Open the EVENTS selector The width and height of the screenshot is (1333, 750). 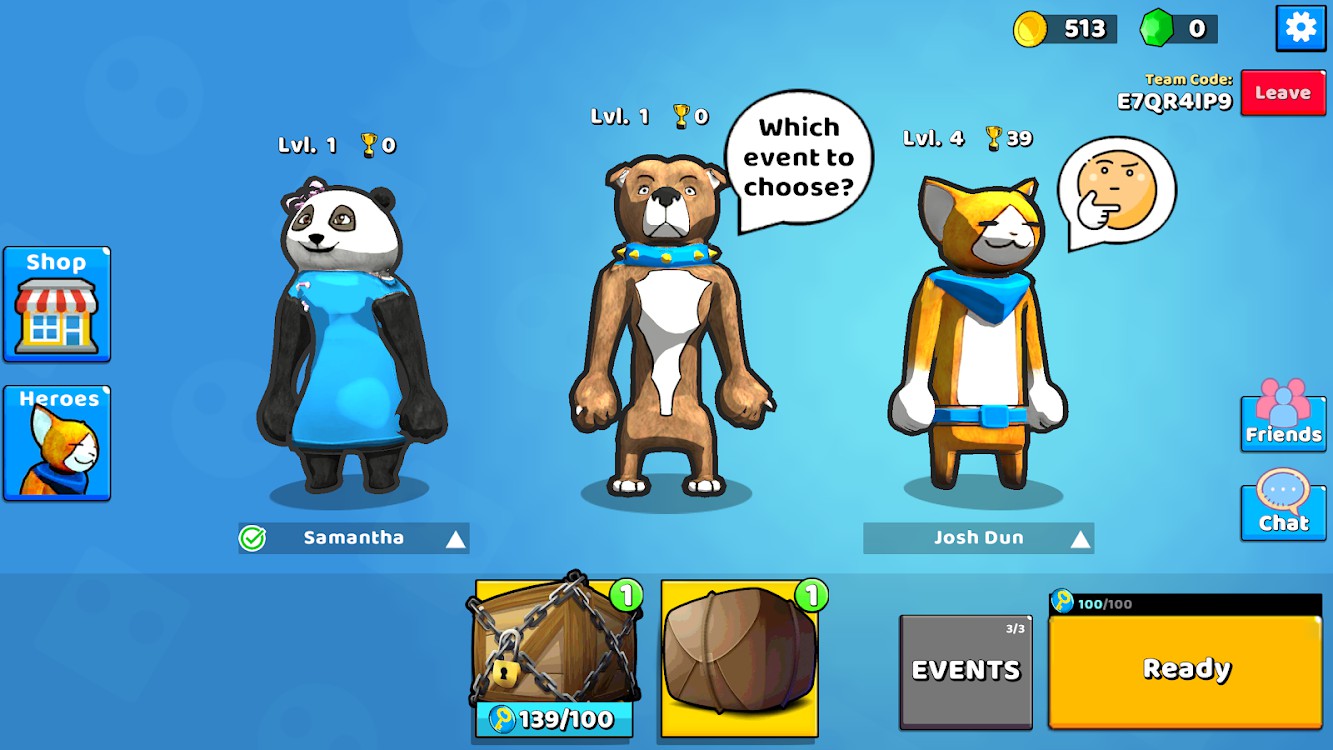click(x=965, y=670)
